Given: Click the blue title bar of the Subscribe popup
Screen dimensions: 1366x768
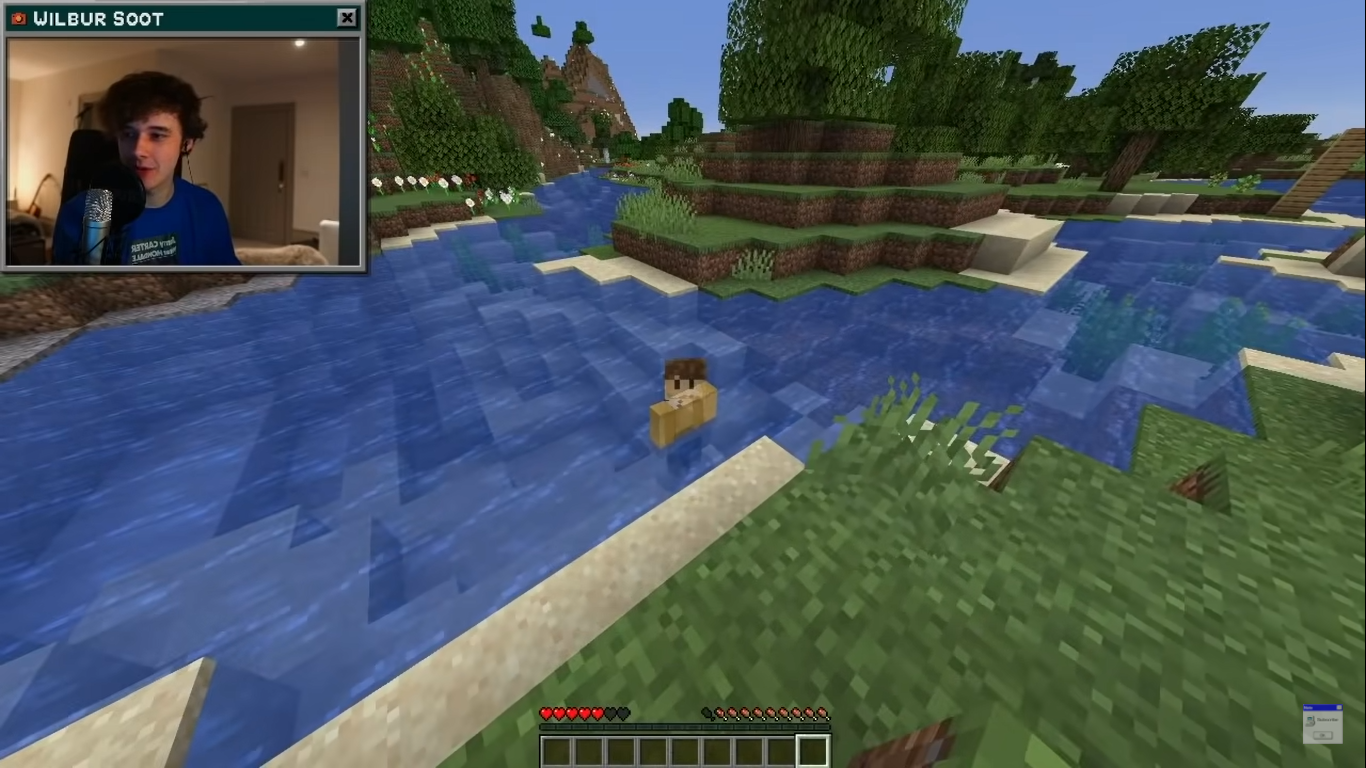Looking at the screenshot, I should 1320,707.
